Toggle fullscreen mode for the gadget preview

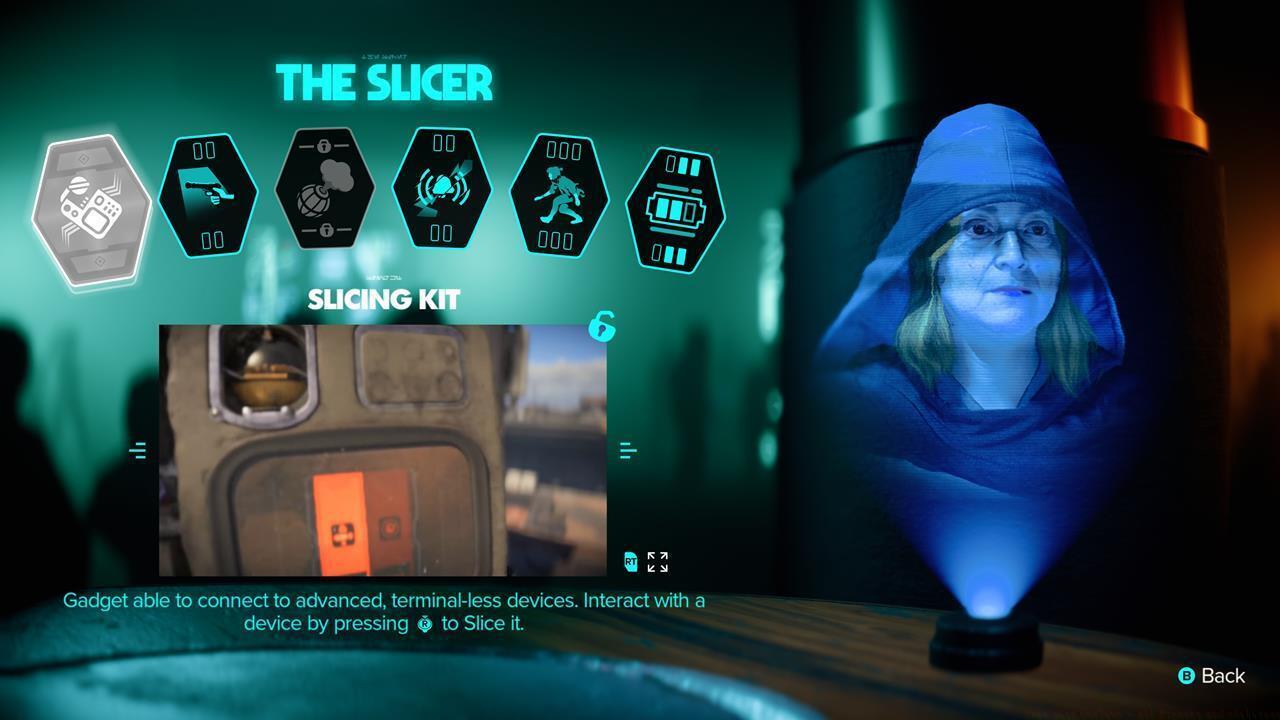[656, 562]
